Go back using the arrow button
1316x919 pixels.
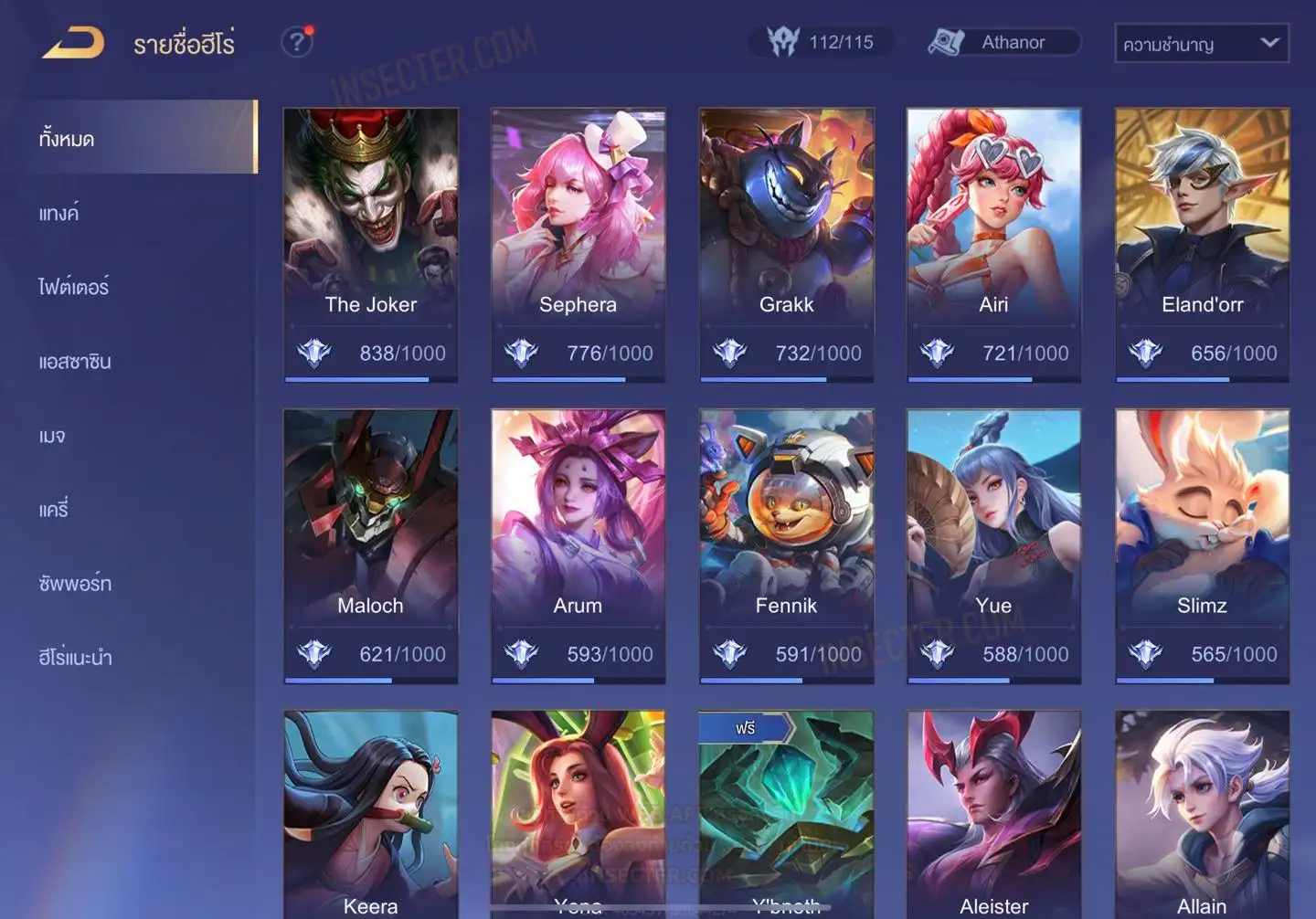coord(73,43)
